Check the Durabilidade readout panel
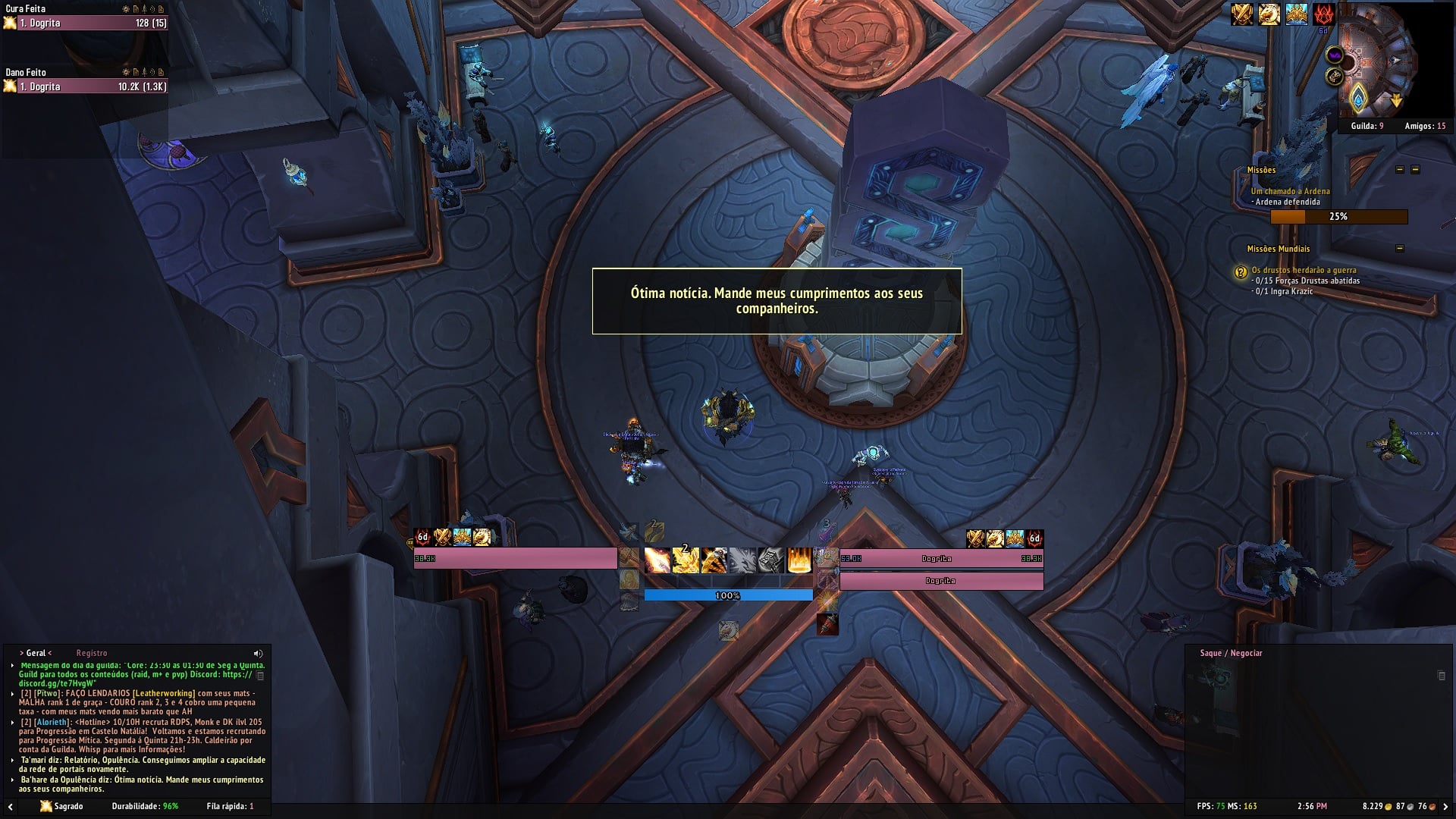The height and width of the screenshot is (819, 1456). (145, 806)
